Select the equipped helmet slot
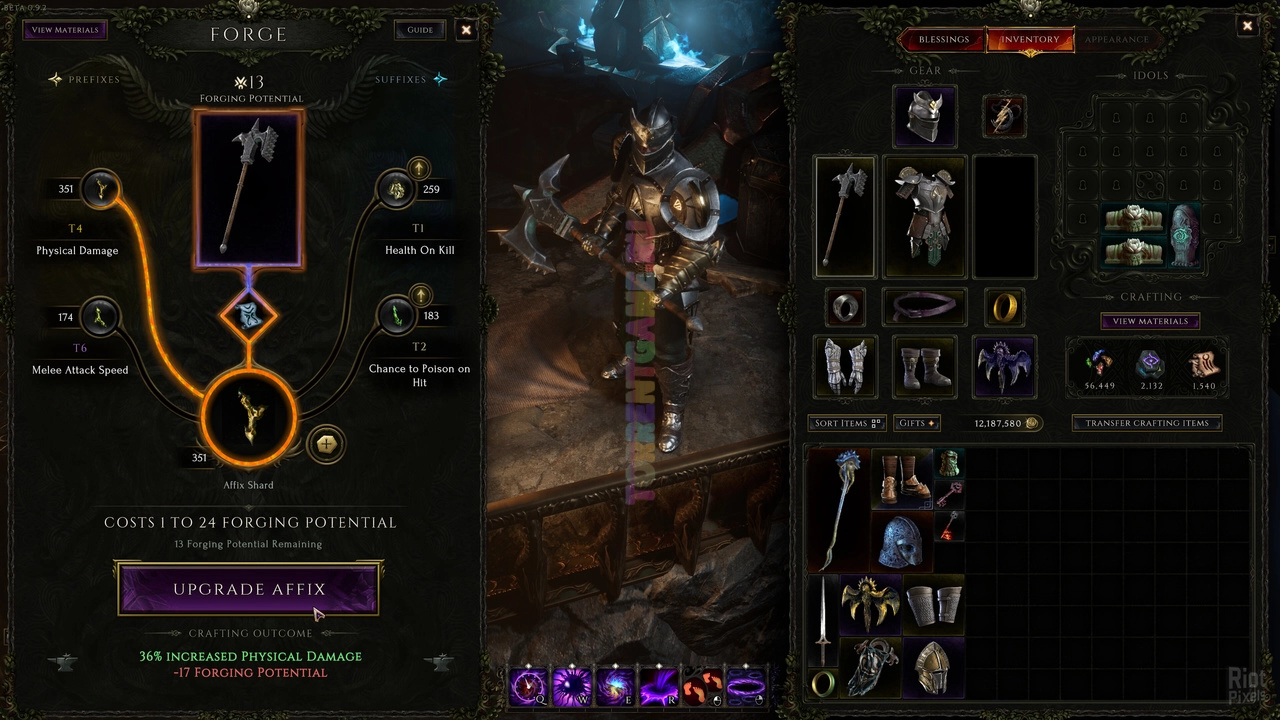 tap(924, 115)
